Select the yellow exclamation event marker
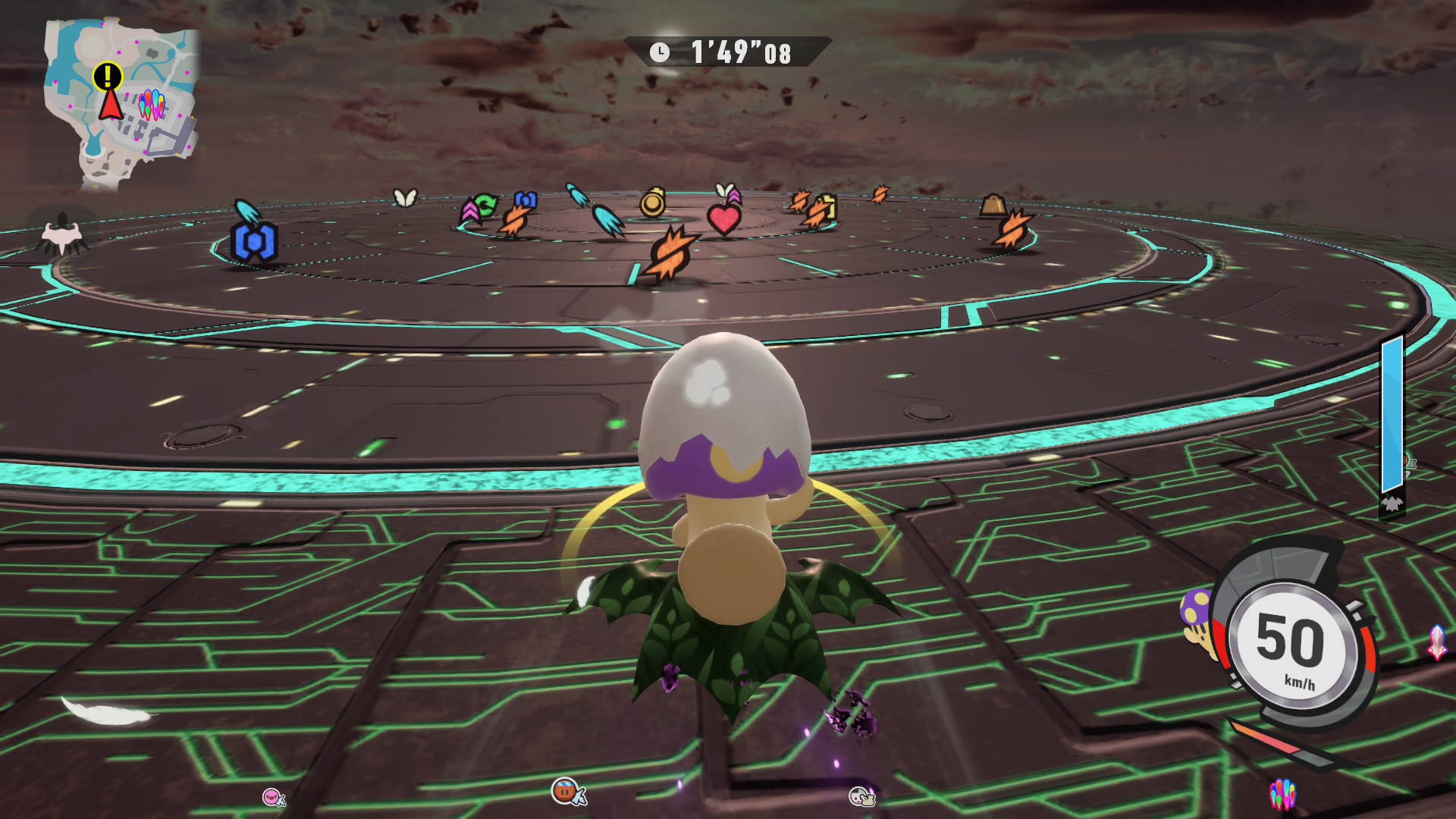The image size is (1456, 819). click(x=108, y=76)
